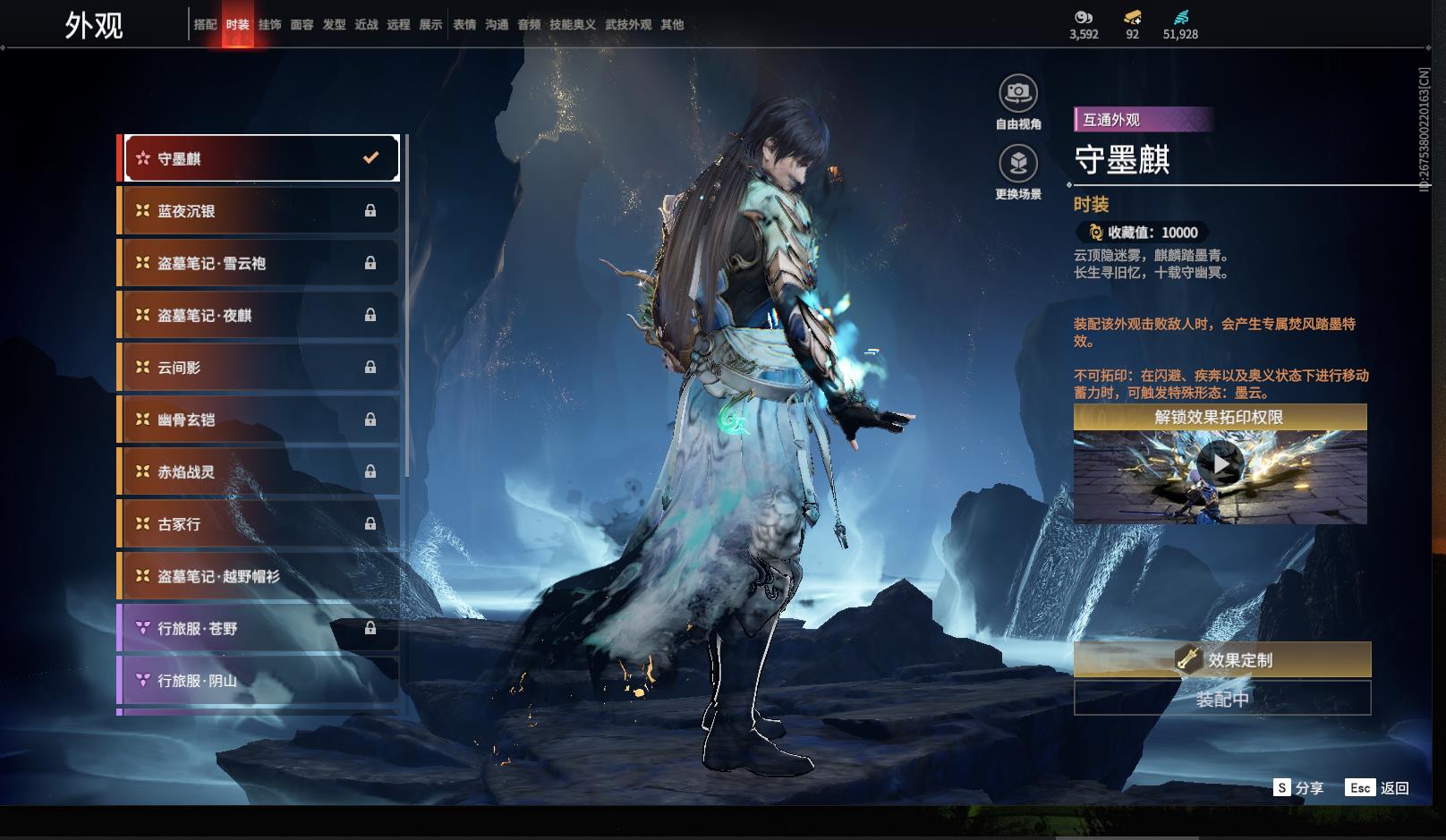Activate the 自由视角 free camera icon
Image resolution: width=1446 pixels, height=840 pixels.
[x=1018, y=93]
